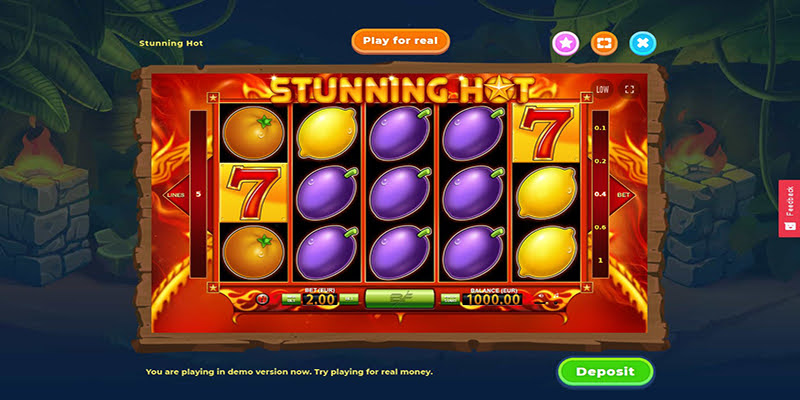Add game to favorites with star icon
This screenshot has height=400, width=800.
[566, 43]
